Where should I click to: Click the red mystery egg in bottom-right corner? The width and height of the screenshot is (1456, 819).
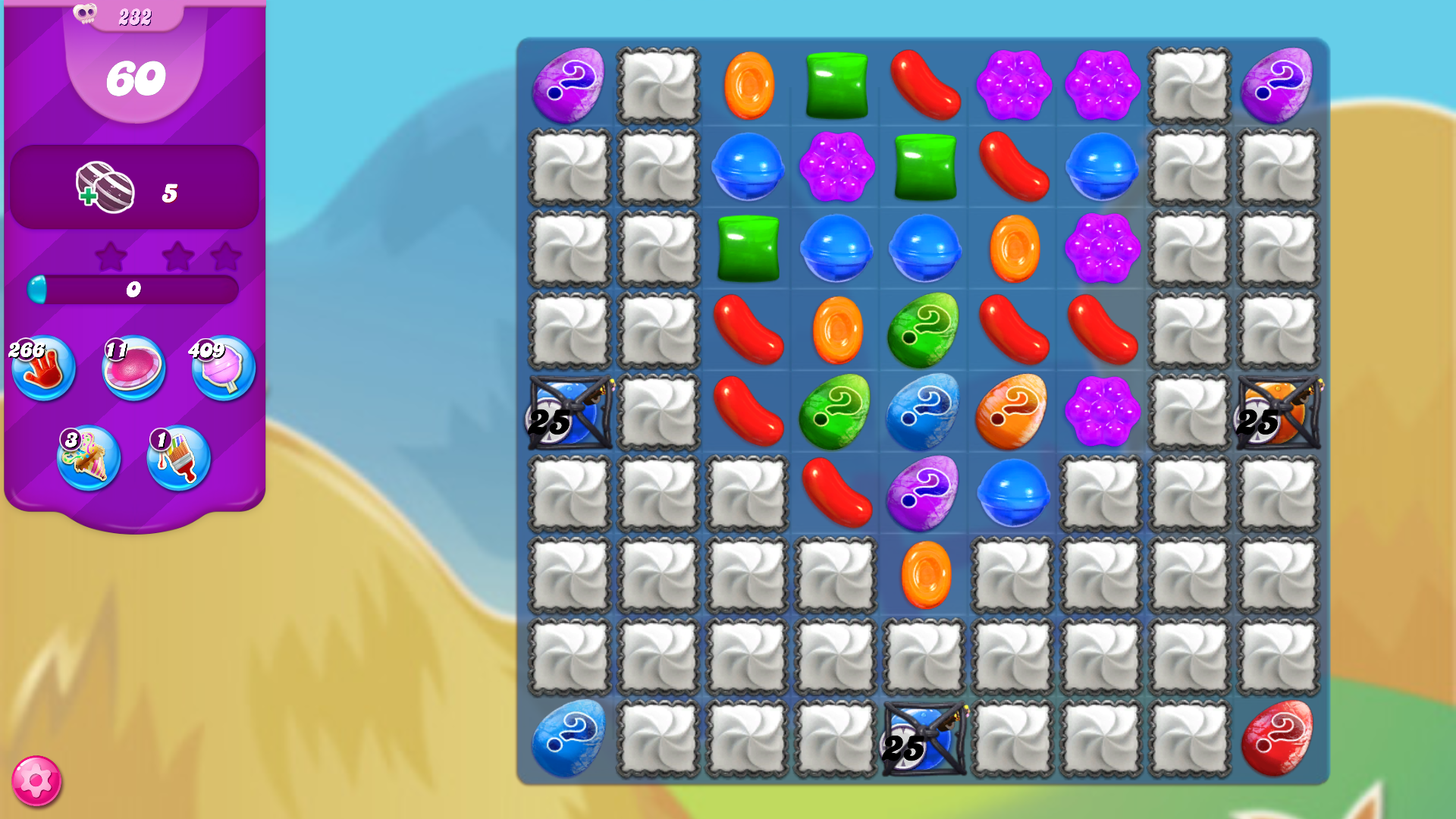1279,738
